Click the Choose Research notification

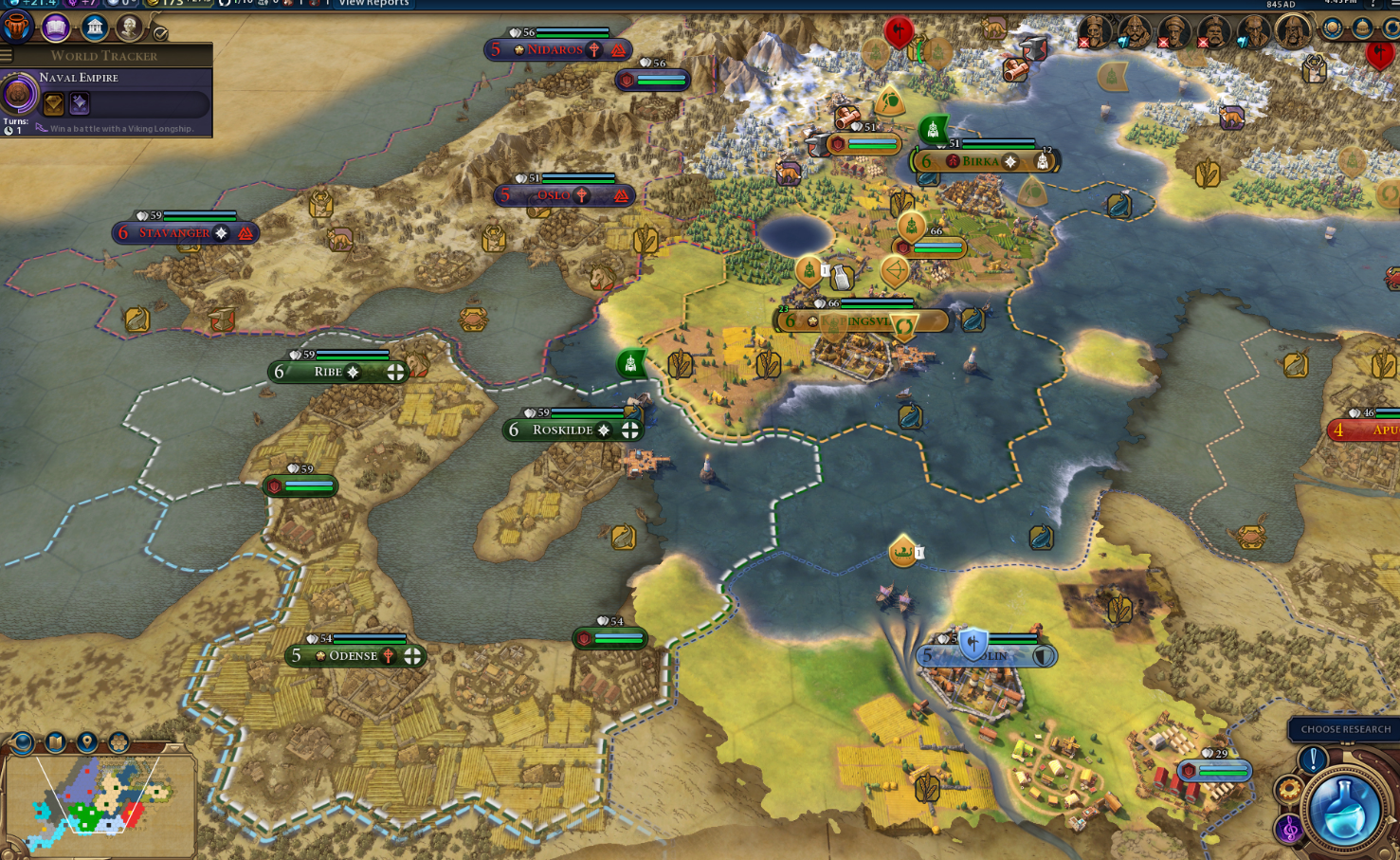1344,729
